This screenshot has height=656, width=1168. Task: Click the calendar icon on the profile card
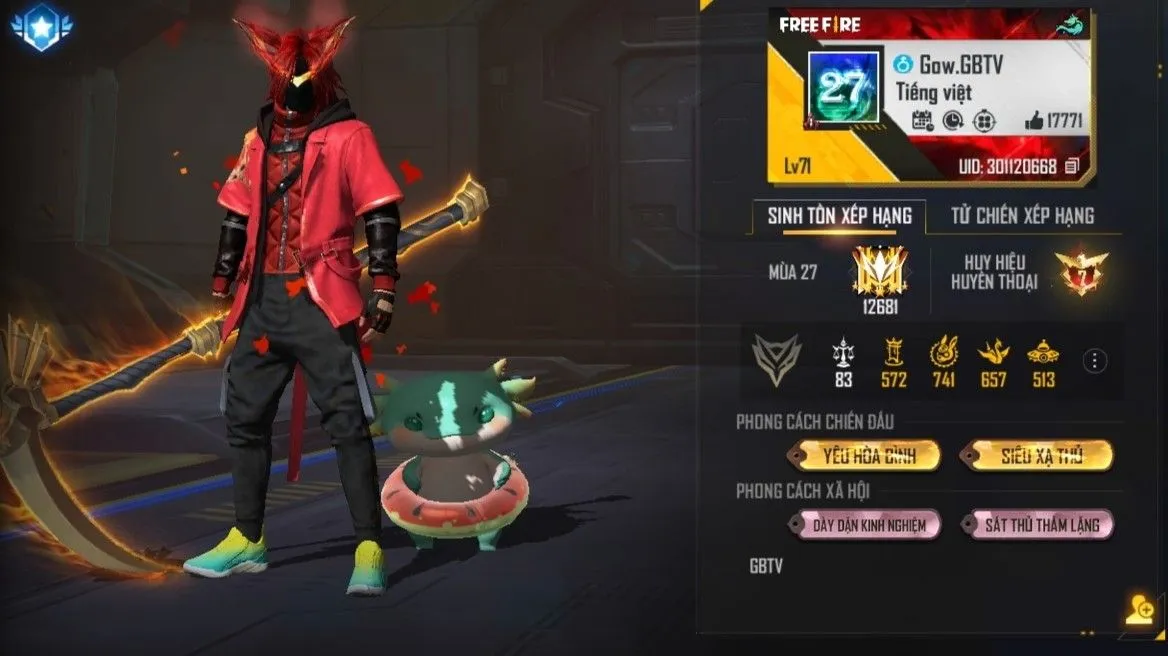click(x=923, y=121)
